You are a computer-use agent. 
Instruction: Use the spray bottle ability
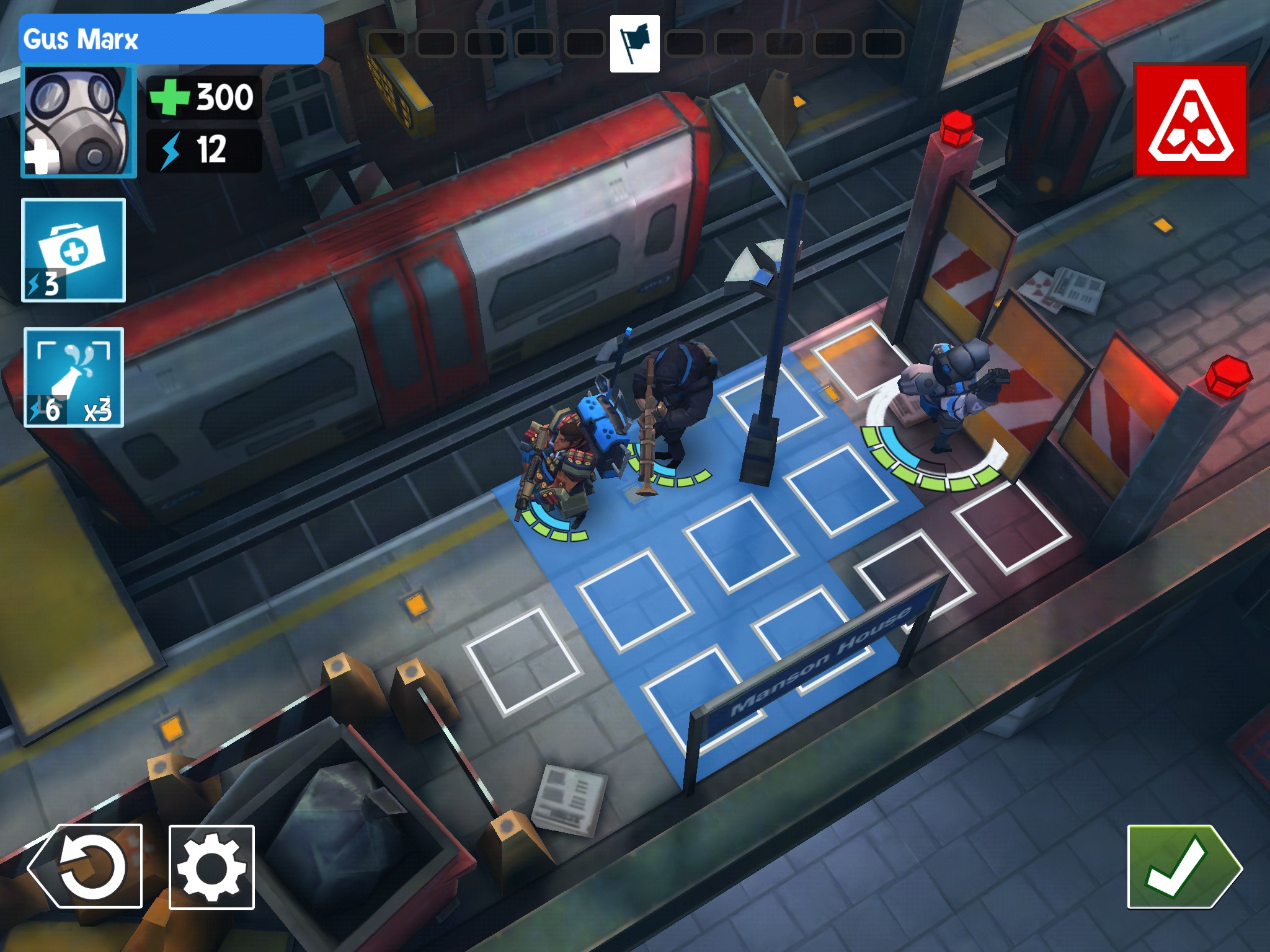point(74,377)
